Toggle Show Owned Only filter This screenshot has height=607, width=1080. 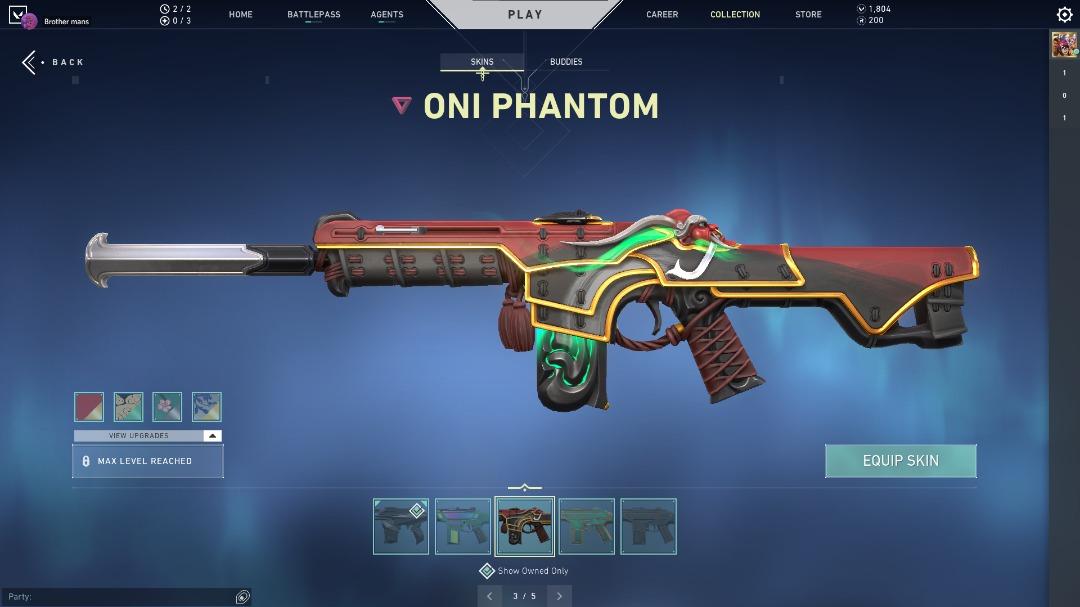[x=487, y=571]
